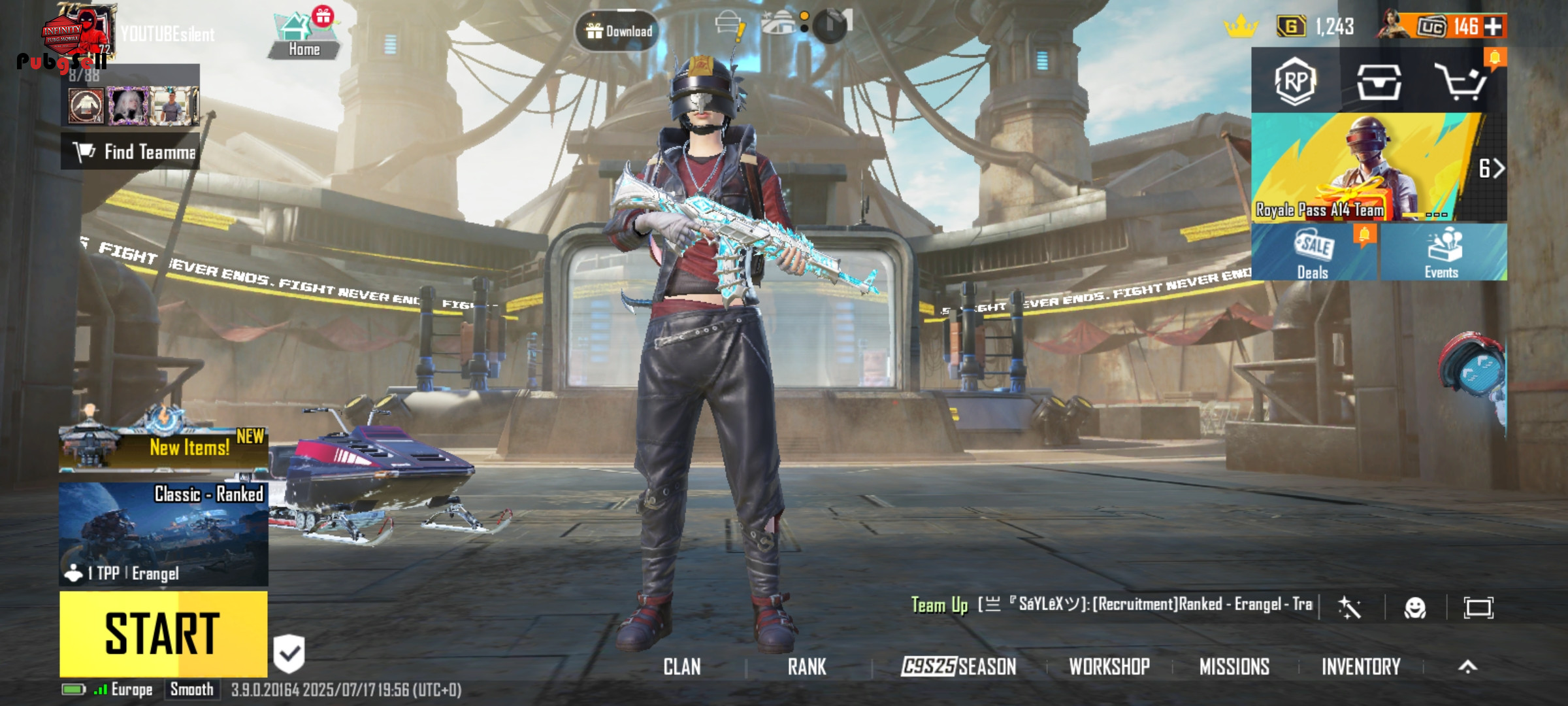
Task: Open the Royale Pass RP icon
Action: 1295,81
